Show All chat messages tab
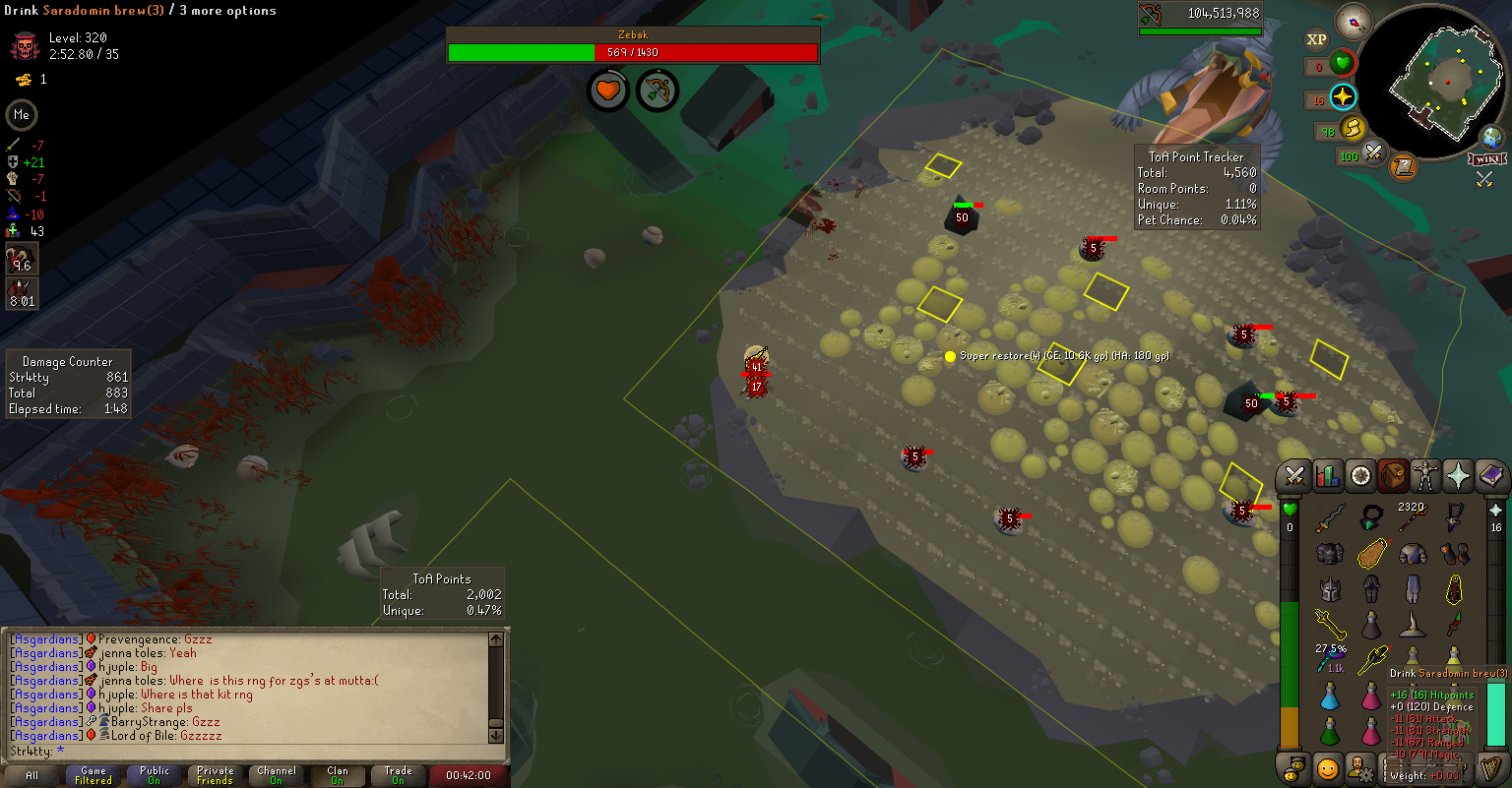 click(32, 775)
